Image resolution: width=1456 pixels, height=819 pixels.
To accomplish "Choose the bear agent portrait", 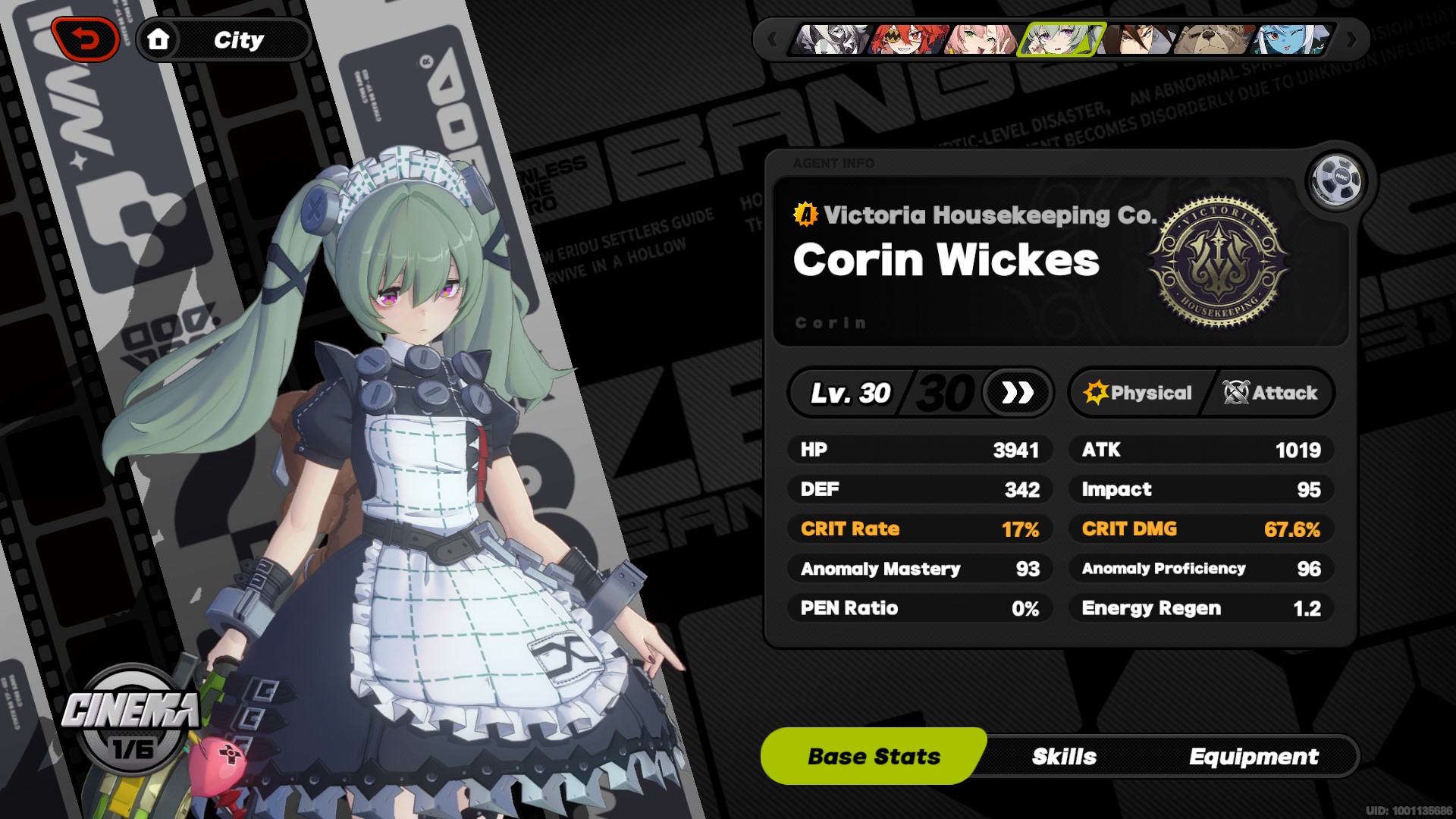I will tap(1213, 39).
